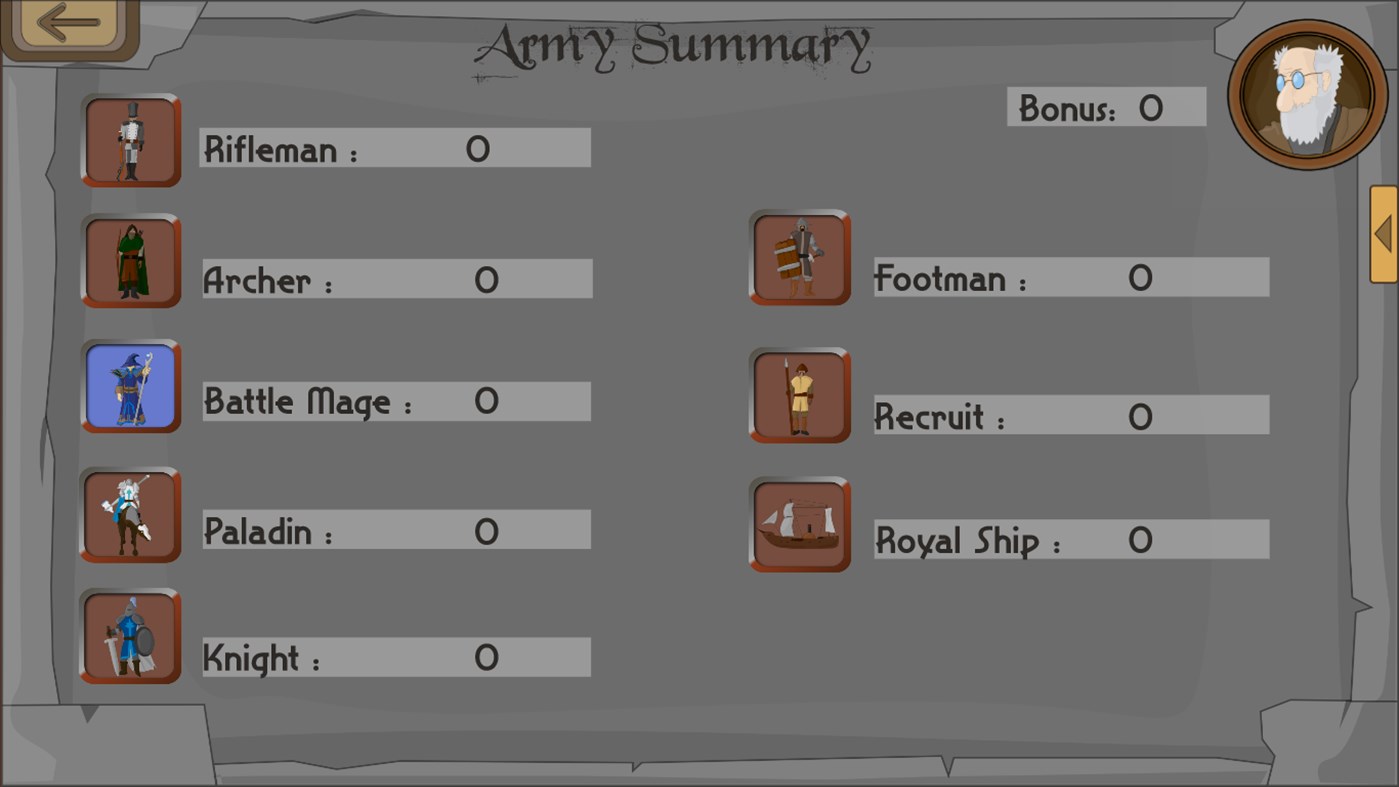Click the back arrow button

click(x=68, y=24)
